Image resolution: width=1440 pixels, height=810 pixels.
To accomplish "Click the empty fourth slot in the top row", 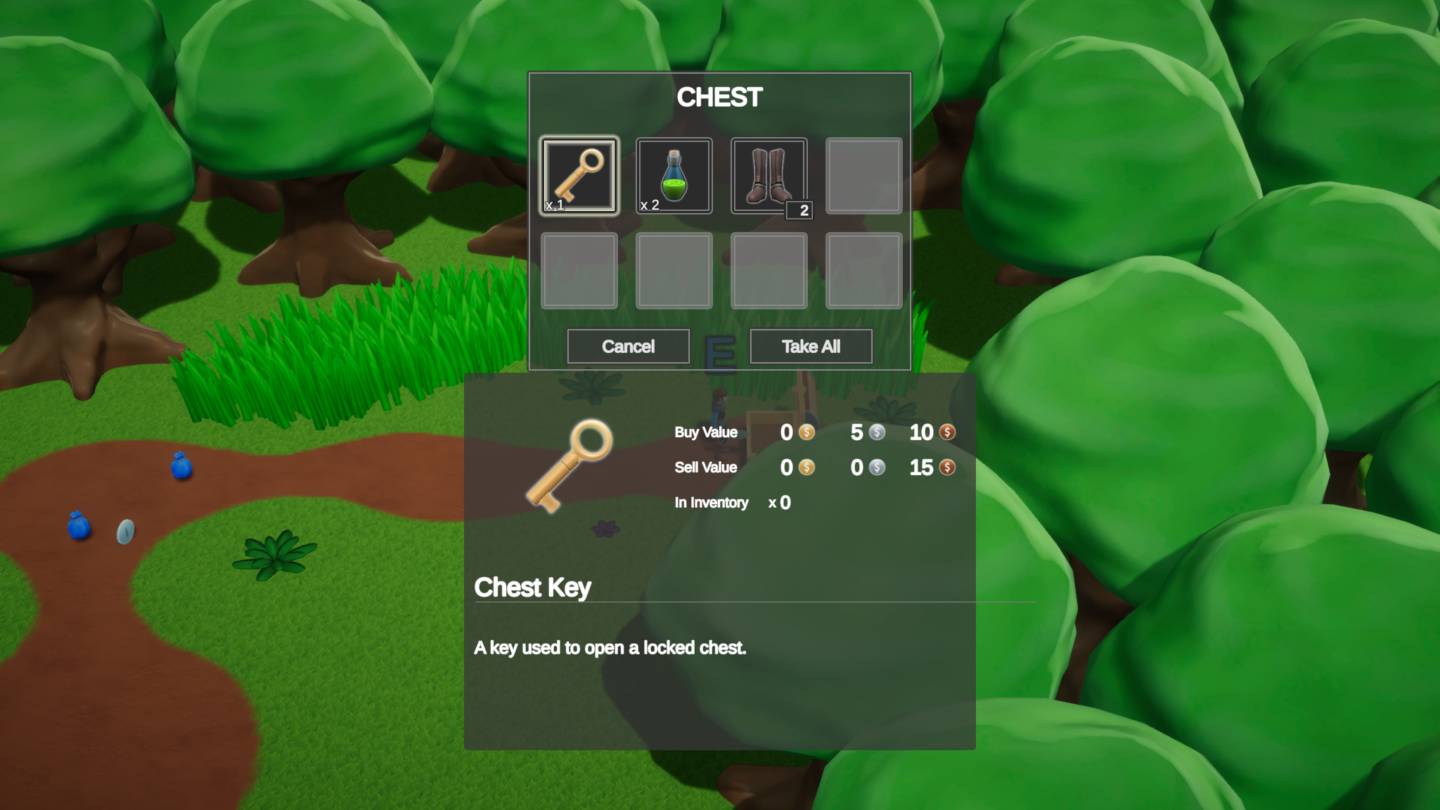I will click(x=863, y=175).
